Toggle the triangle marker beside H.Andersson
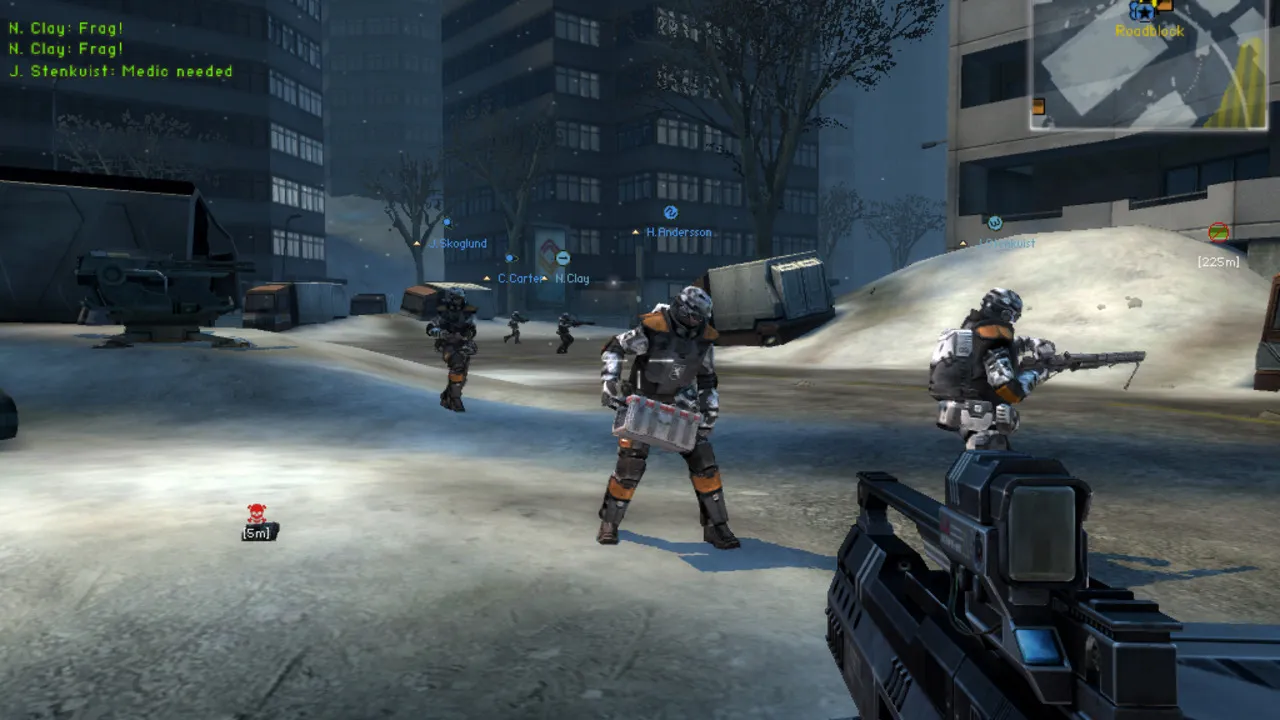The height and width of the screenshot is (720, 1280). click(x=635, y=231)
